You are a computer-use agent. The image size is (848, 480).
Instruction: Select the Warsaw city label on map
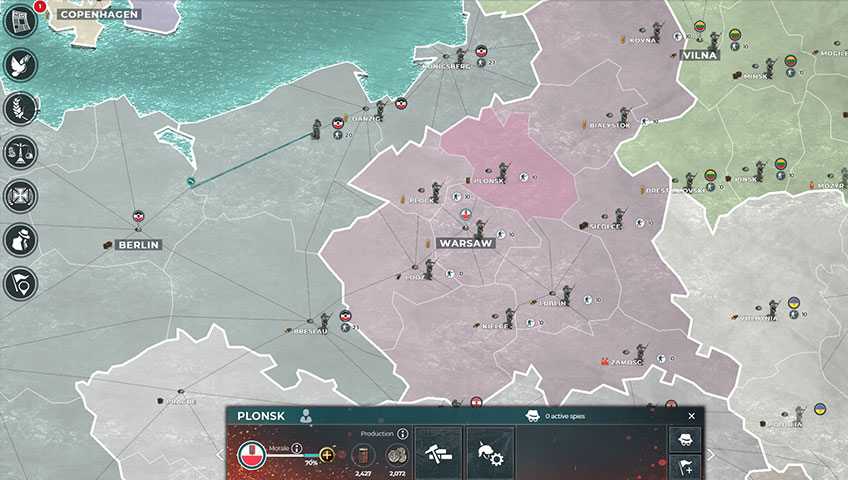tap(465, 243)
